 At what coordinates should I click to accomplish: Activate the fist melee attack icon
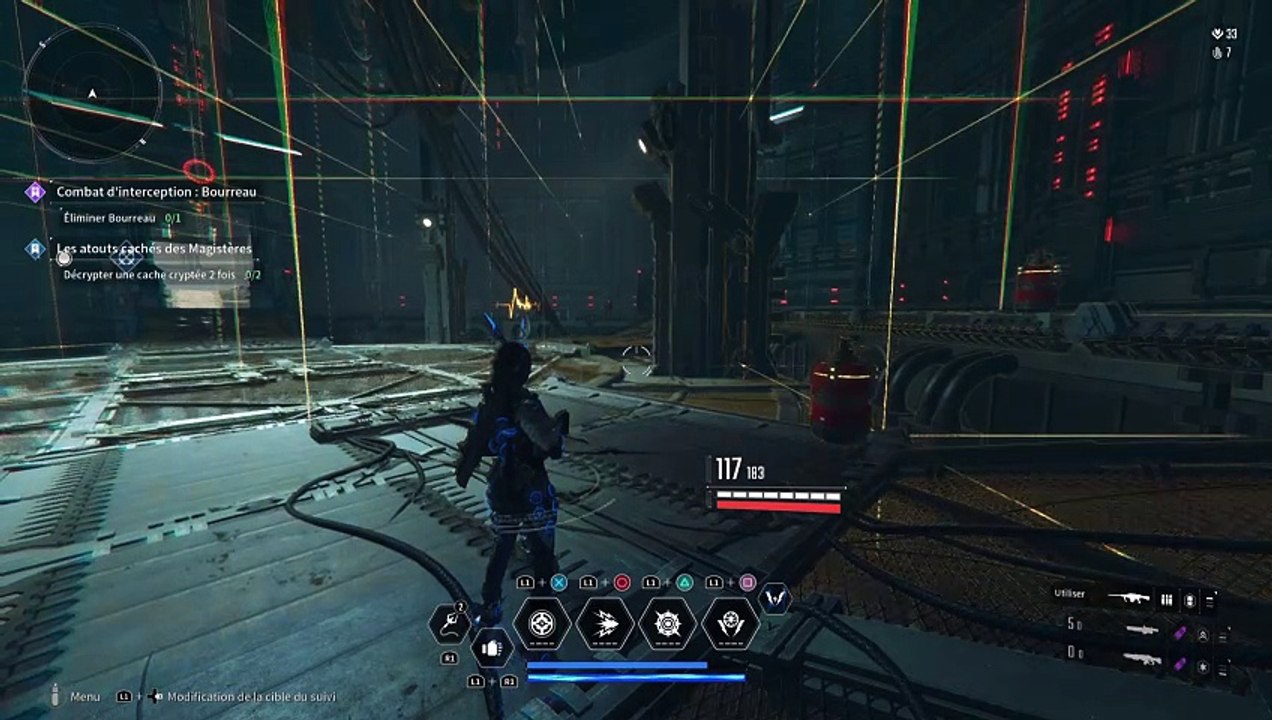(491, 647)
